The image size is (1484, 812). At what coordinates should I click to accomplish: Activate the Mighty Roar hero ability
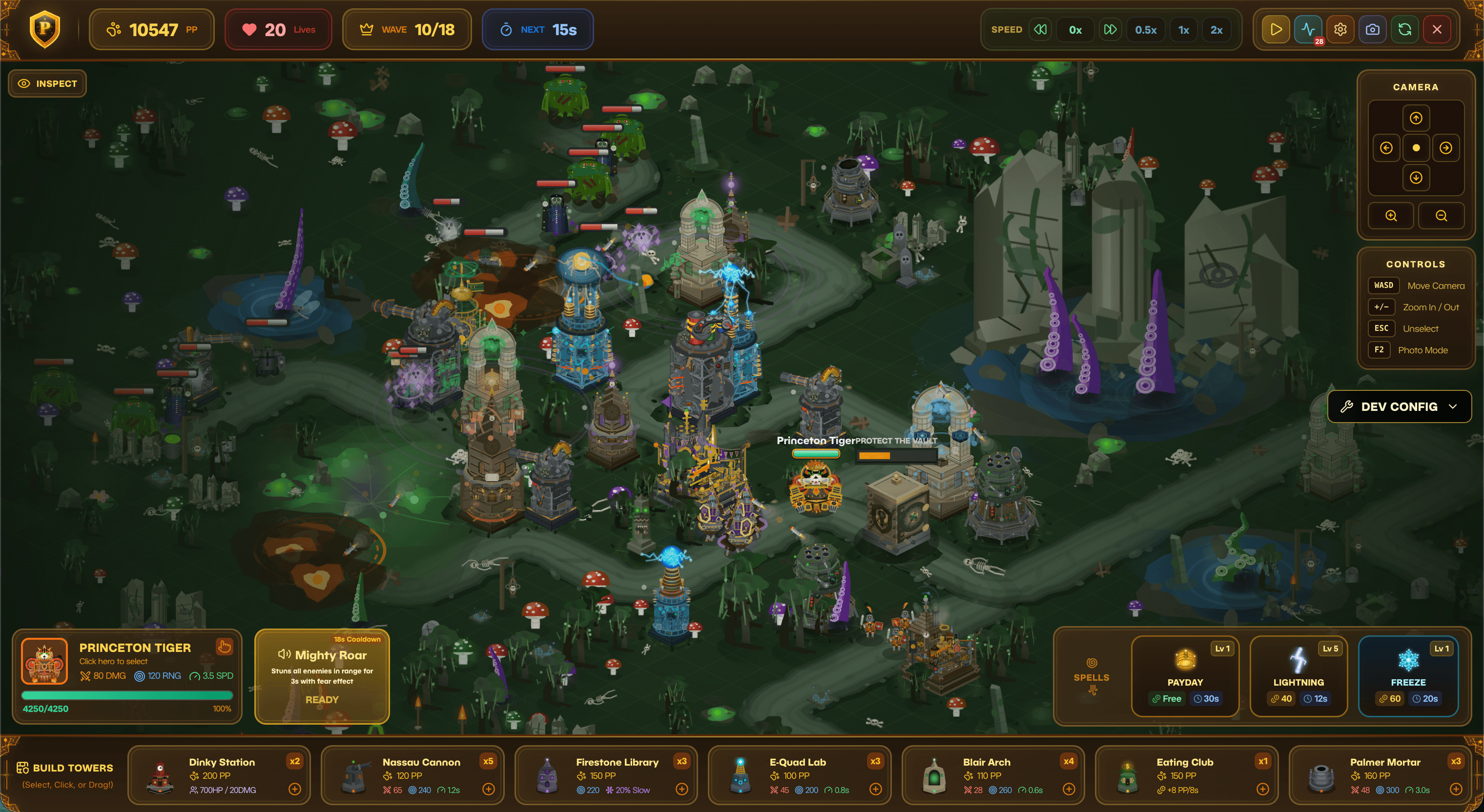[322, 676]
